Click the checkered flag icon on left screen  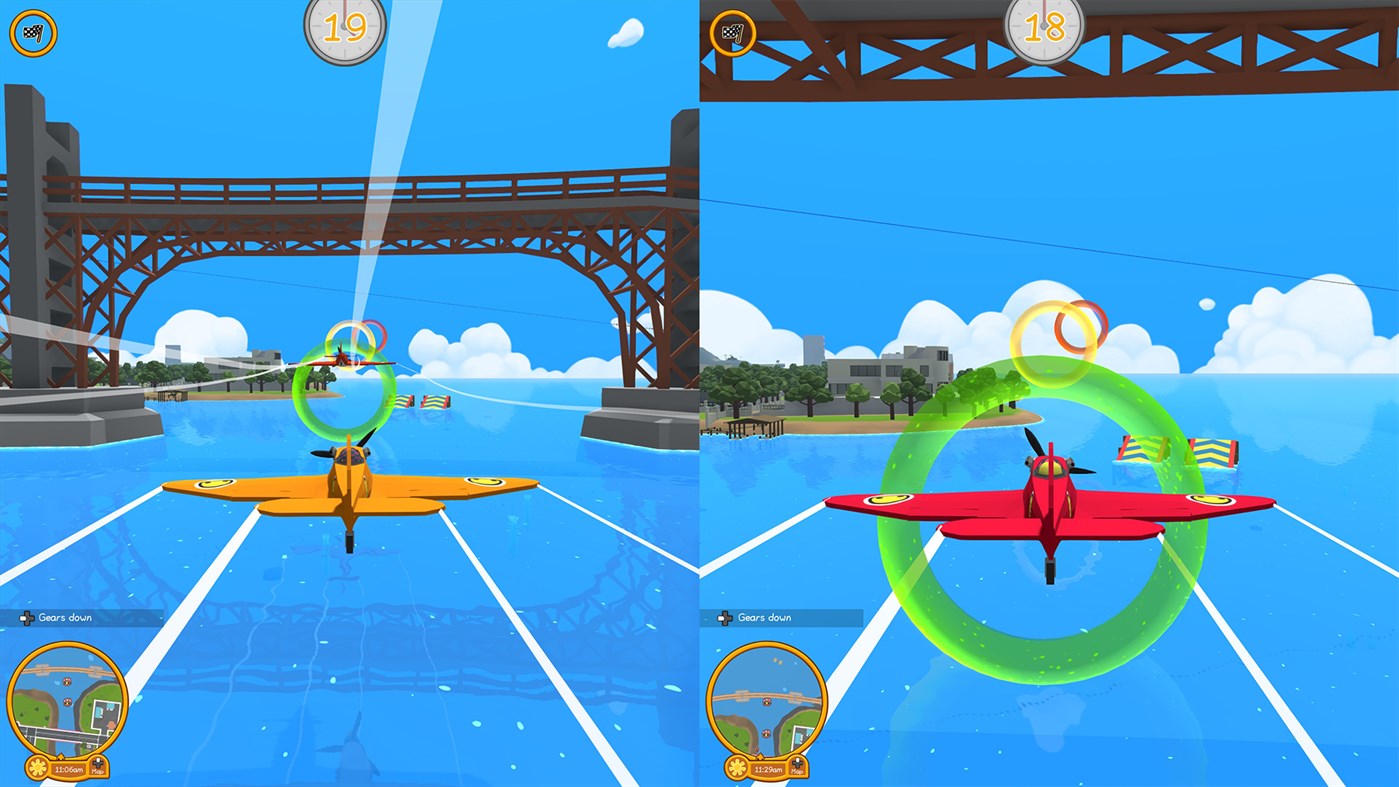click(x=33, y=32)
